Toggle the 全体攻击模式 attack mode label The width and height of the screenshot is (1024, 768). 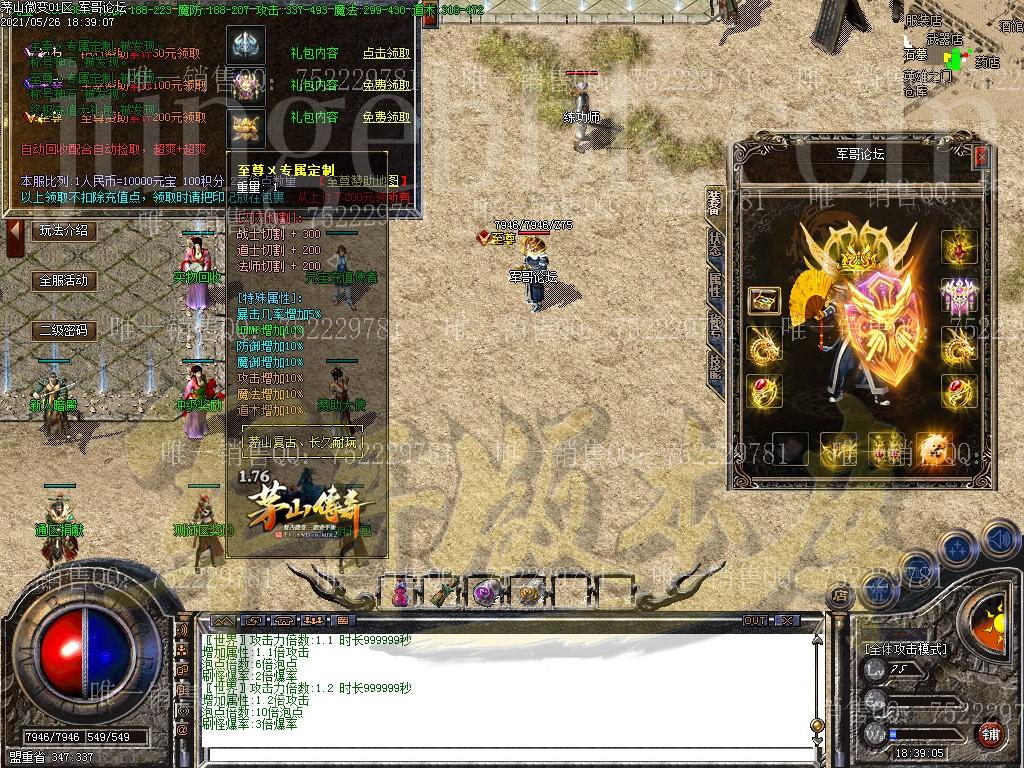click(x=905, y=648)
